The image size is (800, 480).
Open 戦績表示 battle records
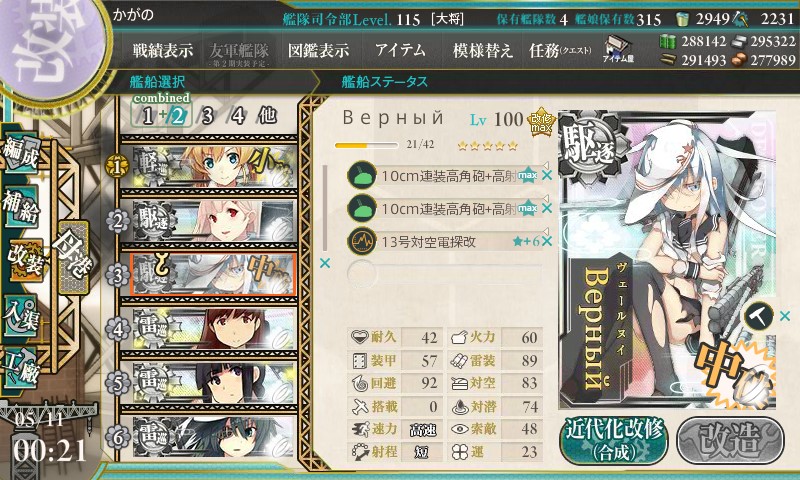[x=163, y=50]
